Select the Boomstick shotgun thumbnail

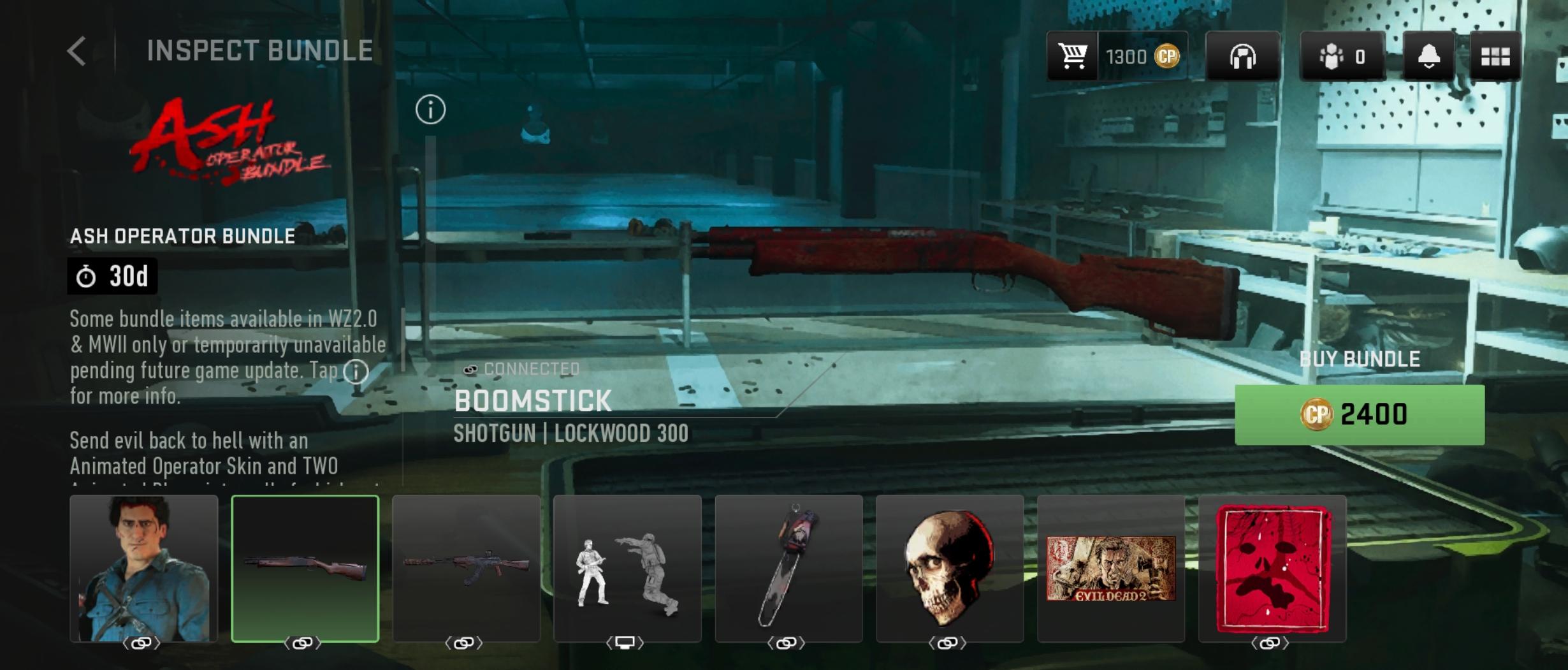click(305, 568)
